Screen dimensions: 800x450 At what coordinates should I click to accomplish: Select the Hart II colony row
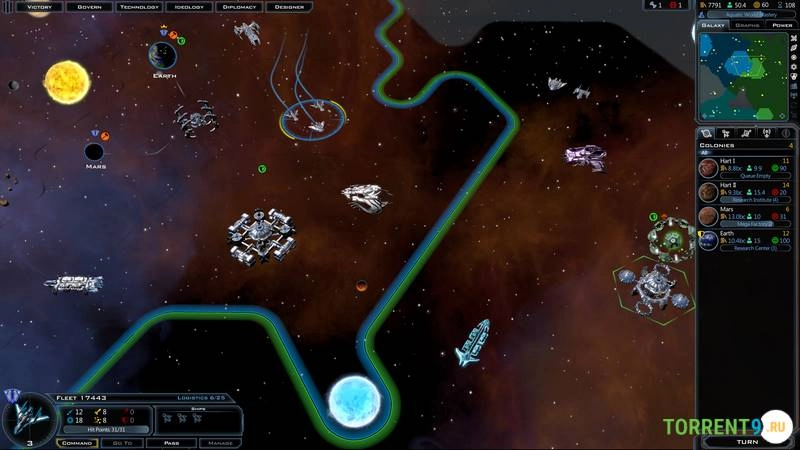pyautogui.click(x=745, y=191)
